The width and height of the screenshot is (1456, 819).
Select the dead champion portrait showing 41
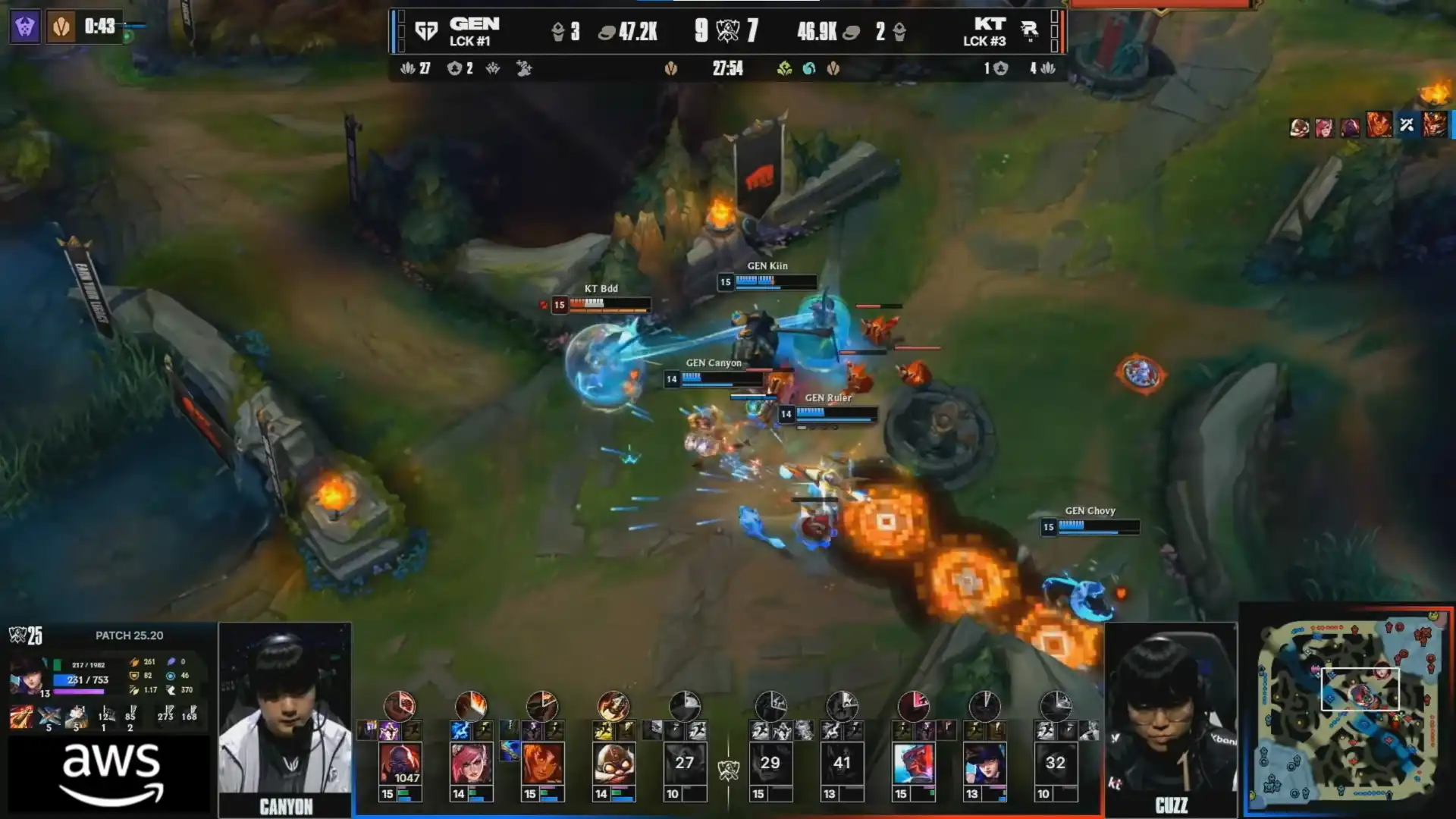(x=842, y=763)
